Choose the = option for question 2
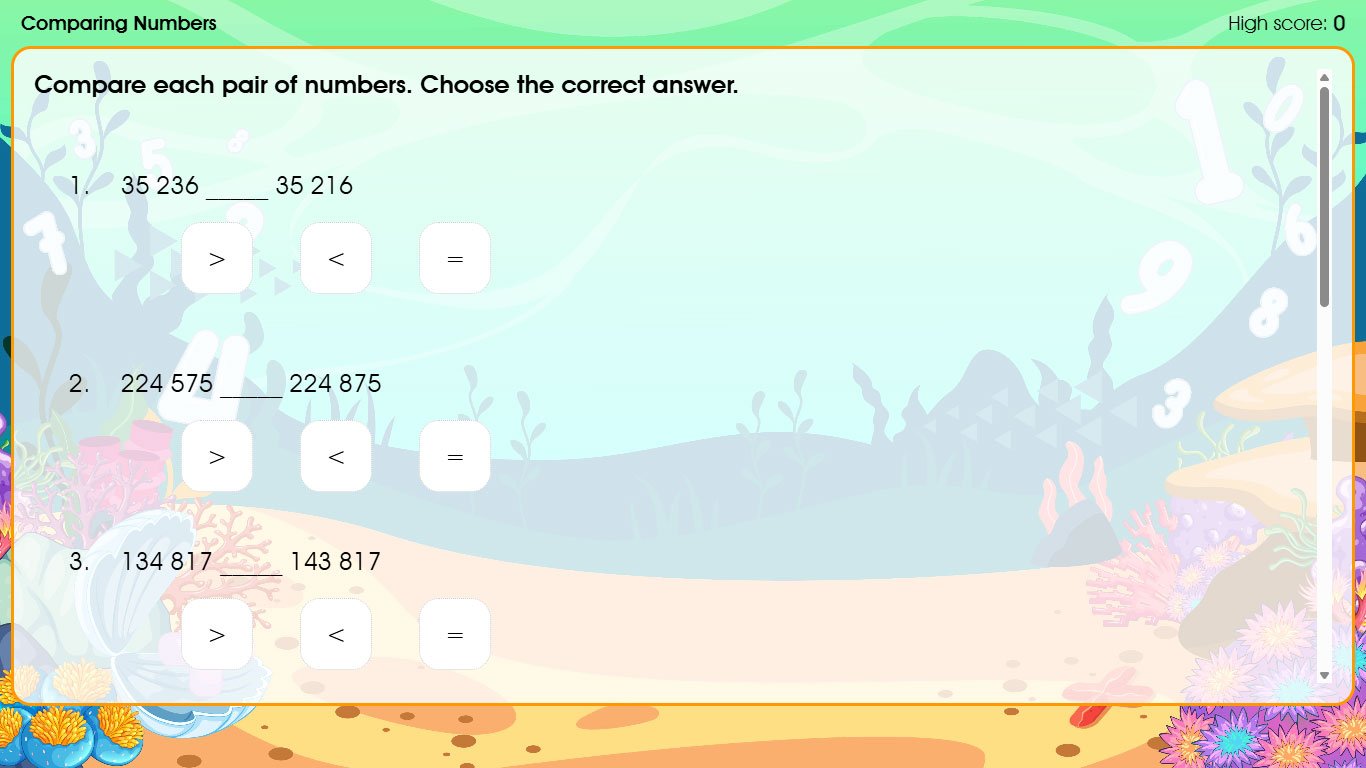Image resolution: width=1366 pixels, height=768 pixels. click(x=455, y=456)
